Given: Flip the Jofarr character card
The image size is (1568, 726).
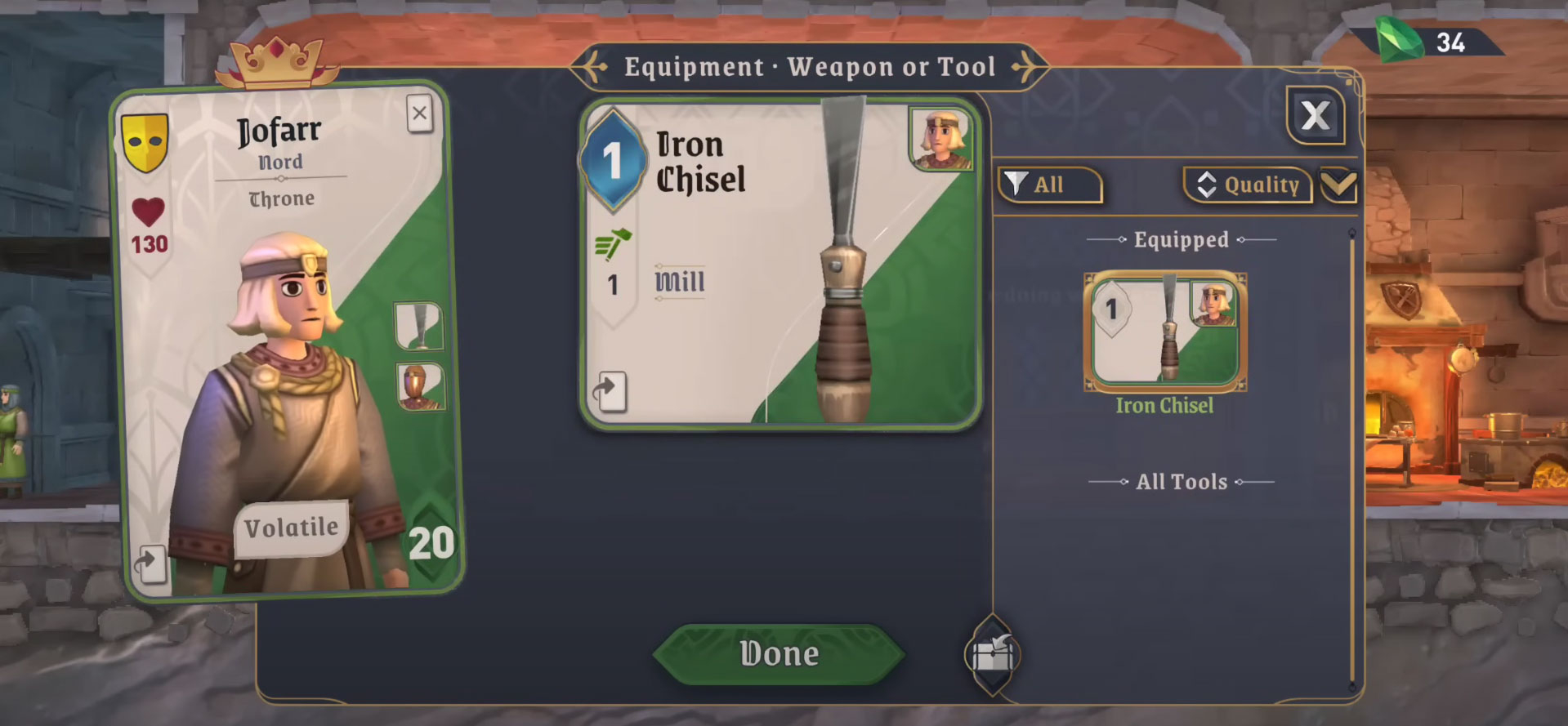Looking at the screenshot, I should pos(150,563).
